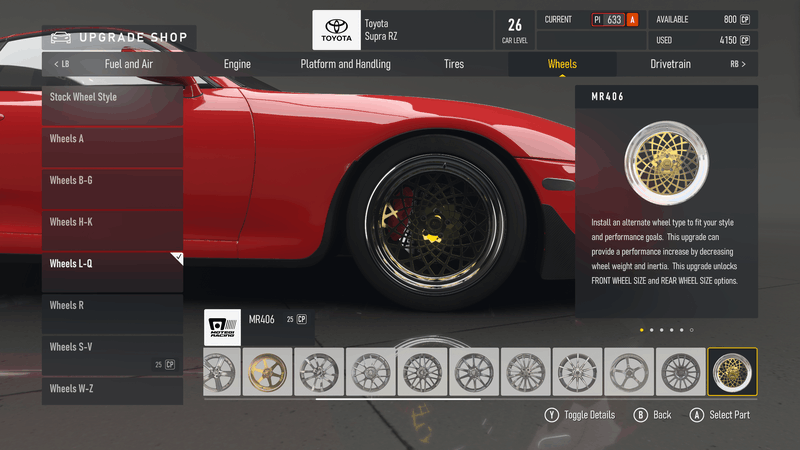Choose Stock Wheel Style from the list
Screen dimensions: 800x450
(112, 103)
